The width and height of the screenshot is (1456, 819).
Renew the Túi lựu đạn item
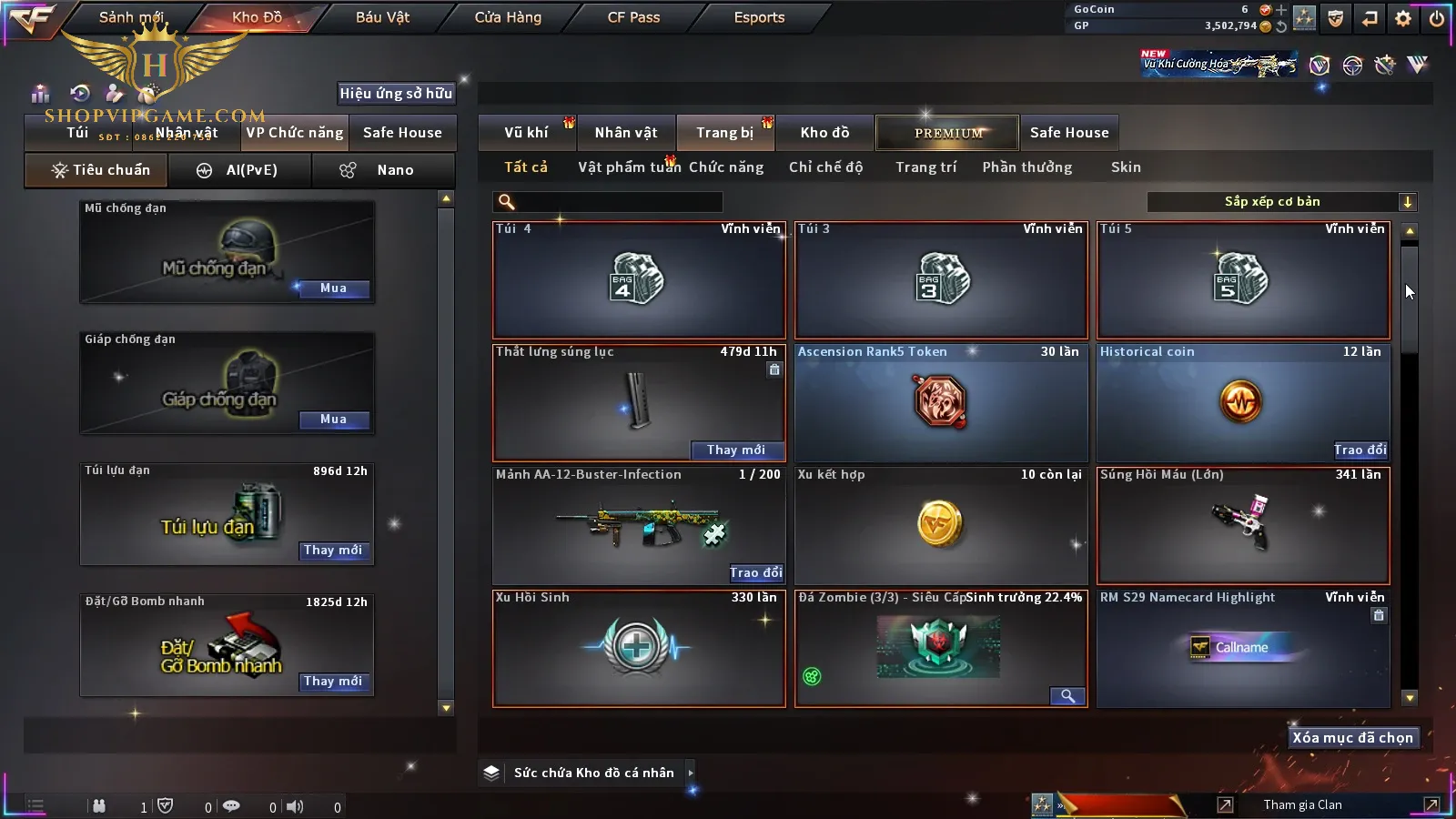point(333,551)
